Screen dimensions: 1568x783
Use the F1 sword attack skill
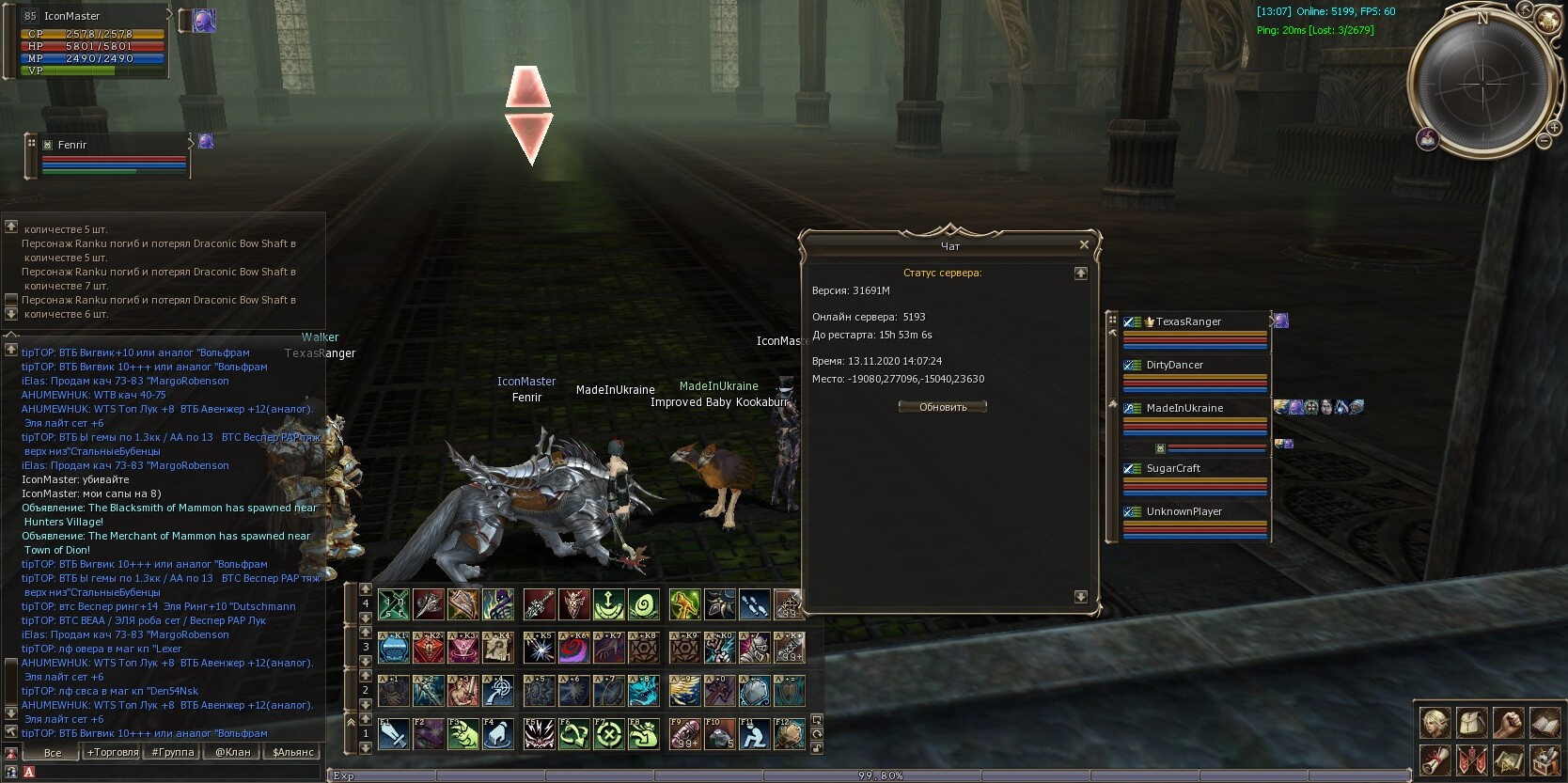click(394, 734)
